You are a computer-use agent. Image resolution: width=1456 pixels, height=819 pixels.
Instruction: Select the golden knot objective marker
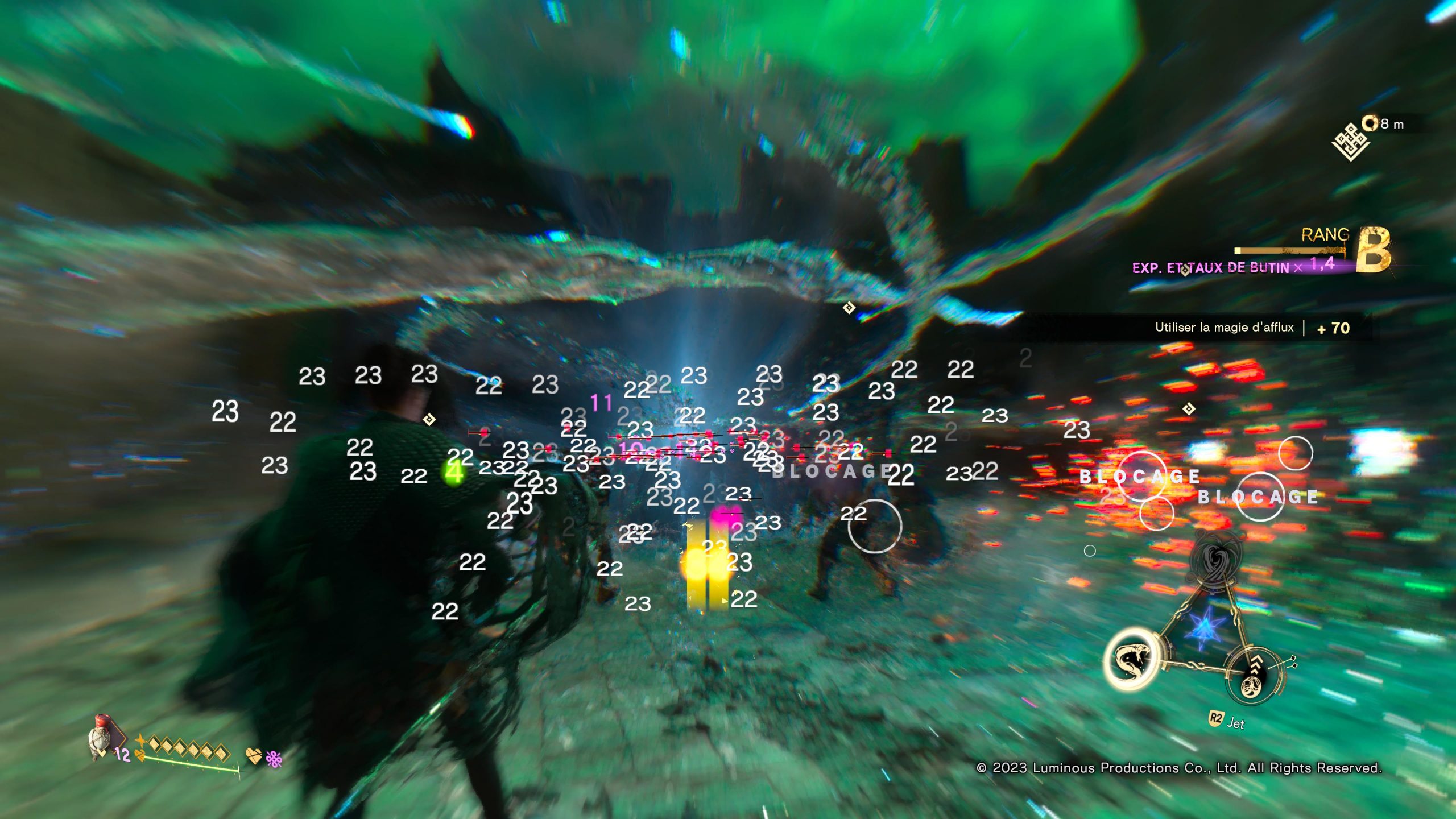click(1350, 142)
